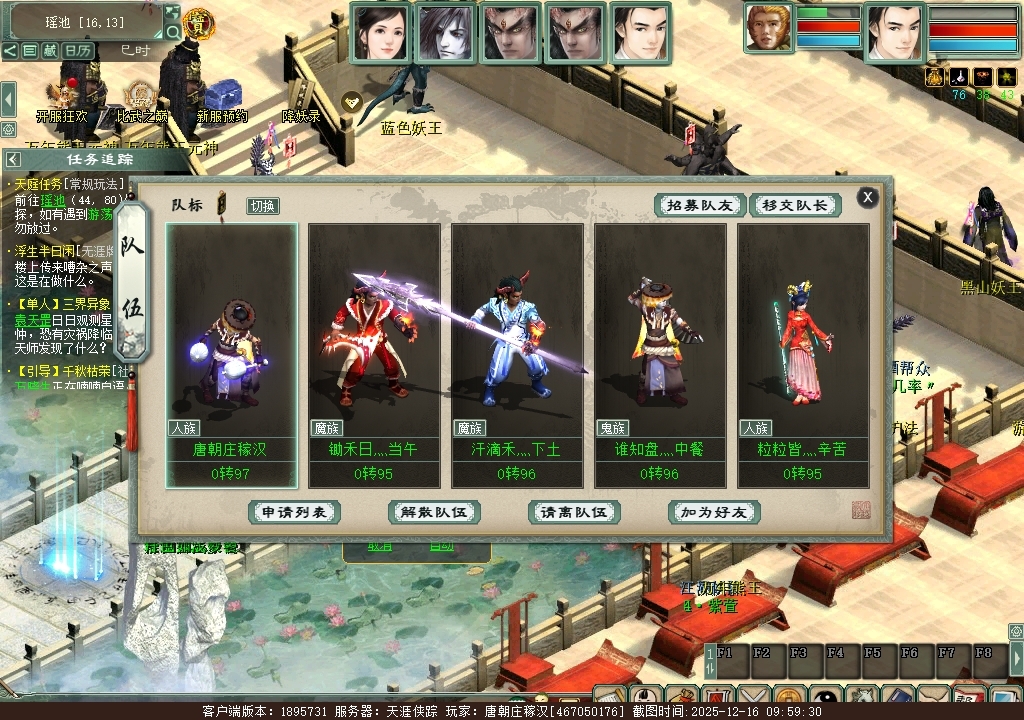Collapse the 任务追踪 quest tracker

13,159
